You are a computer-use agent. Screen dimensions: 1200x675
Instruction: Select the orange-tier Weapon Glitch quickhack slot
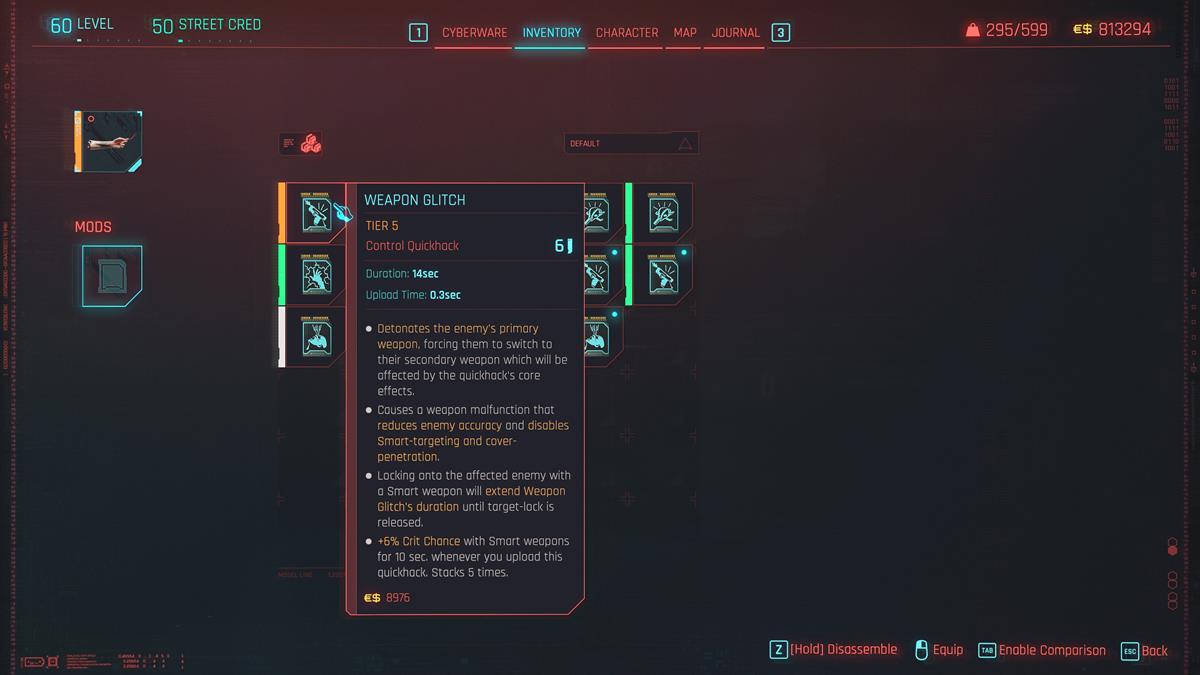point(315,212)
